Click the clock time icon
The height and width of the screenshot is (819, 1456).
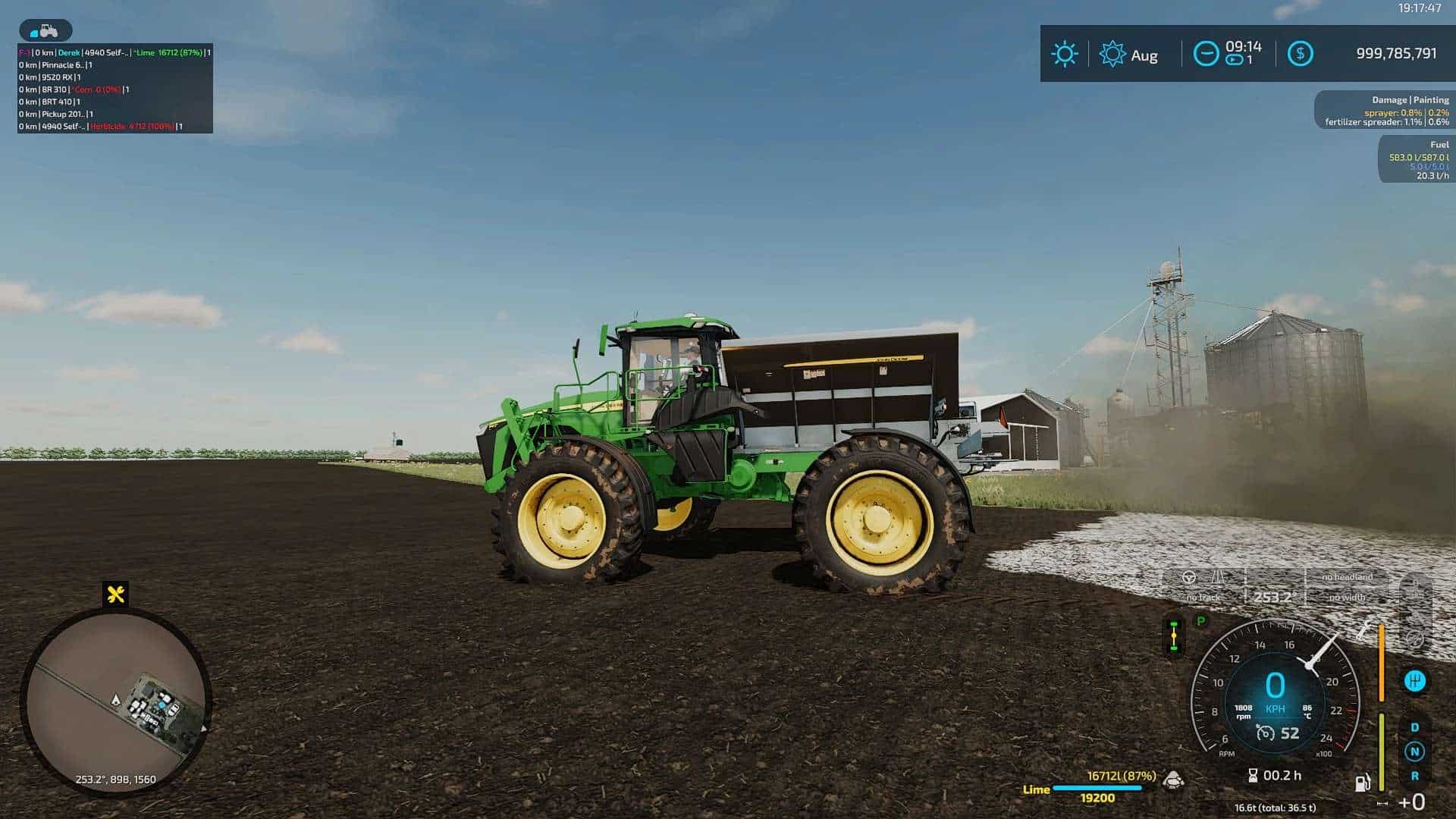[x=1206, y=54]
